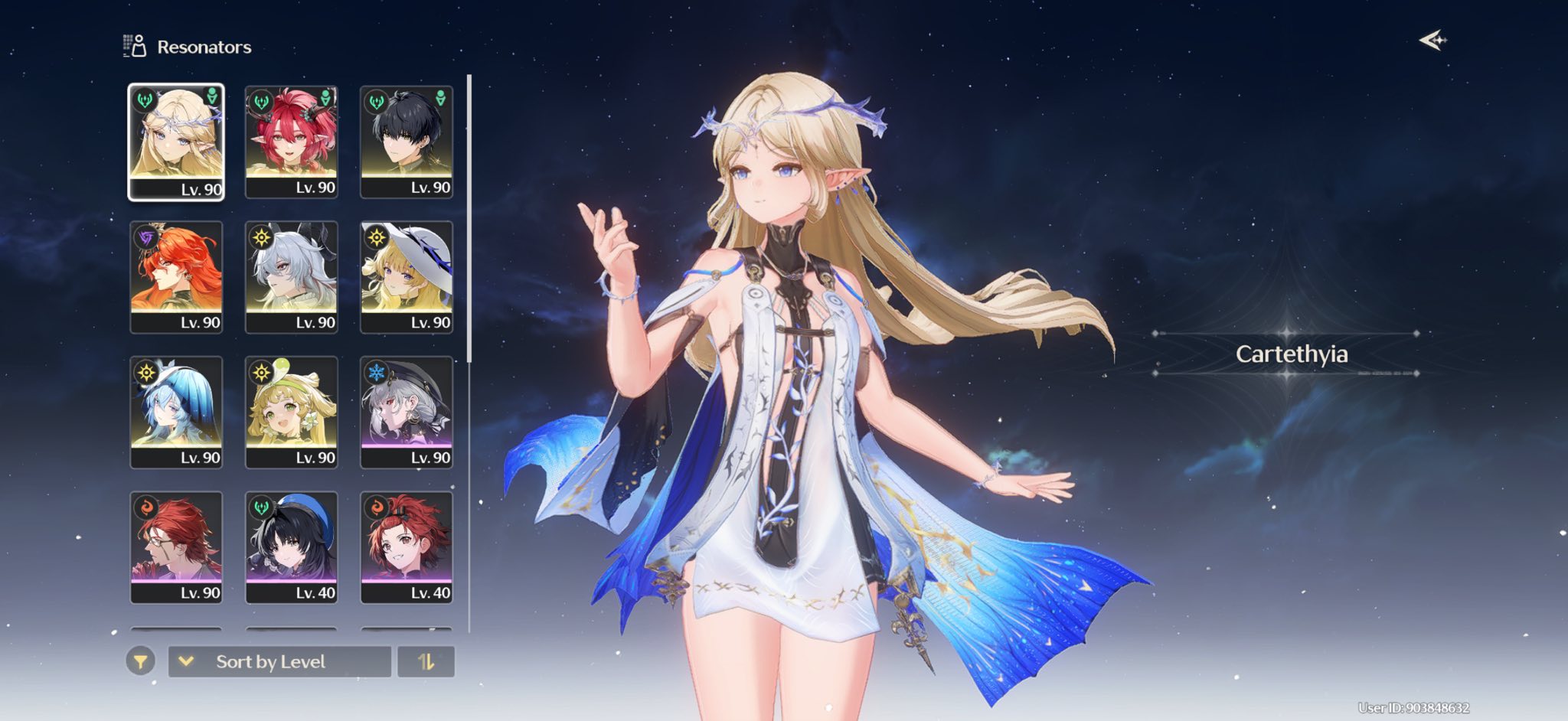Open the Sort by Level dropdown
The image size is (1568, 721).
[x=279, y=661]
